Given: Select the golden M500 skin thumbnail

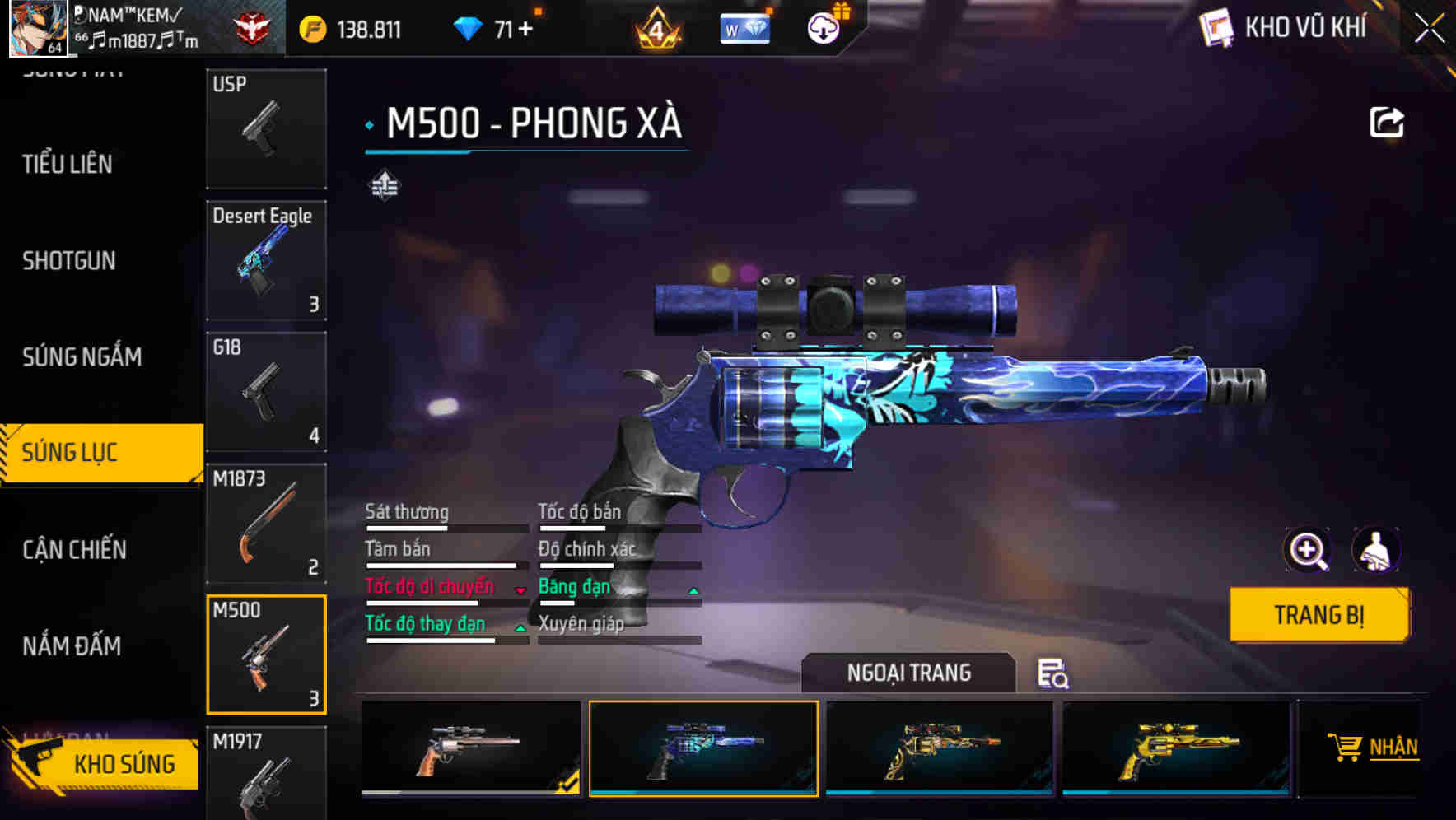Looking at the screenshot, I should [x=1178, y=749].
